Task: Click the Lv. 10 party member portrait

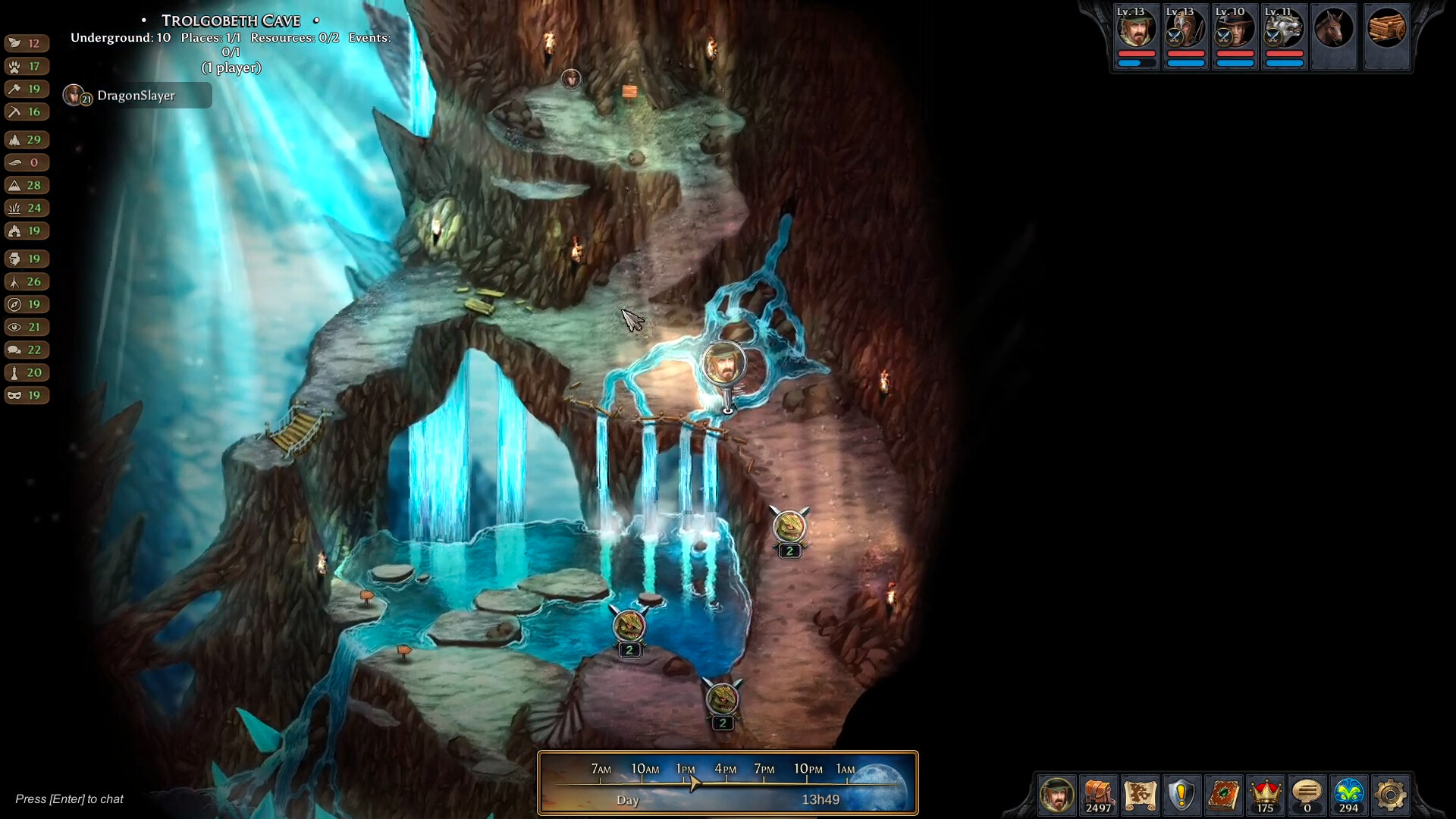Action: click(x=1235, y=32)
